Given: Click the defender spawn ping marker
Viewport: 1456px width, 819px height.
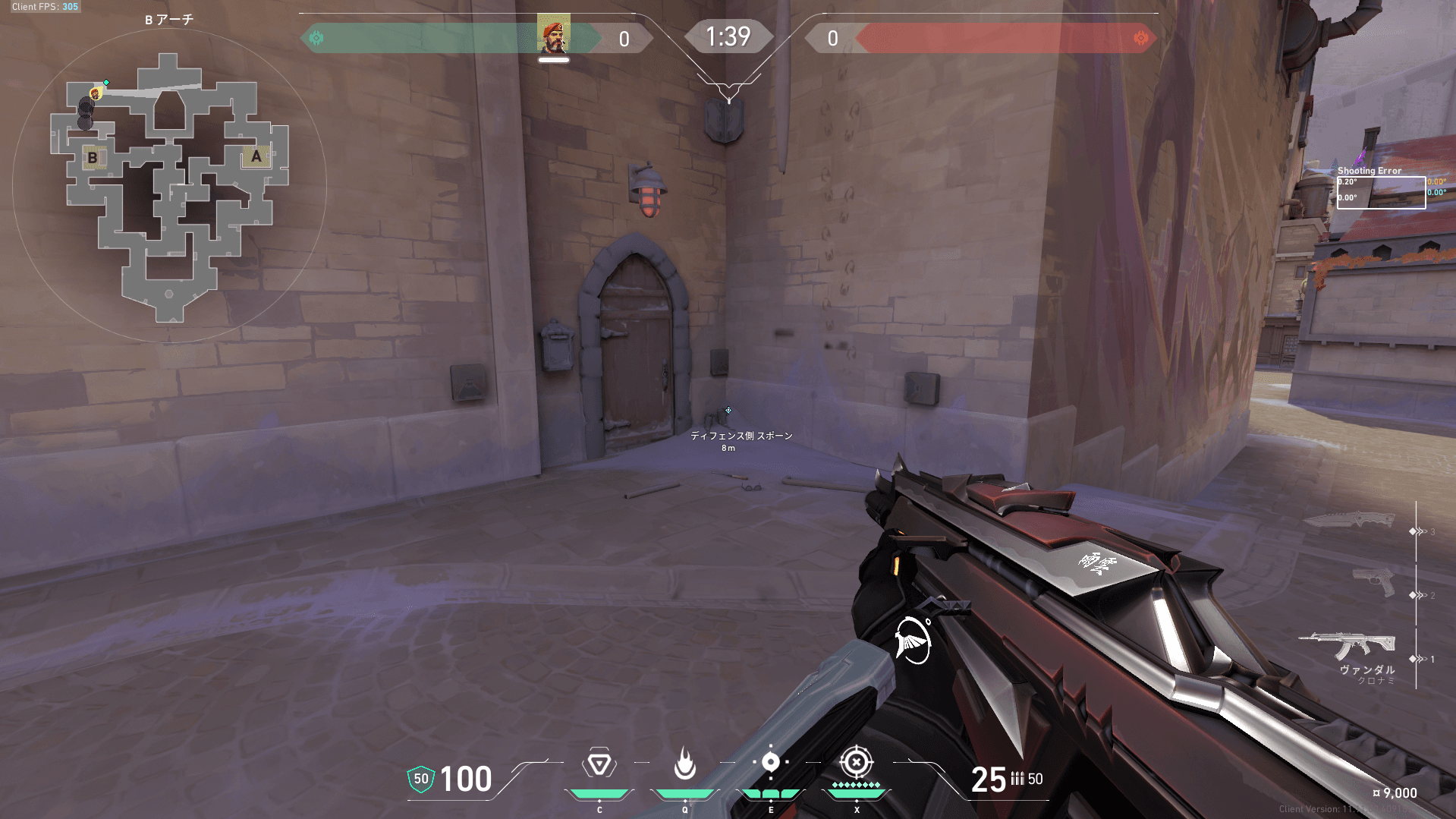Looking at the screenshot, I should [728, 411].
